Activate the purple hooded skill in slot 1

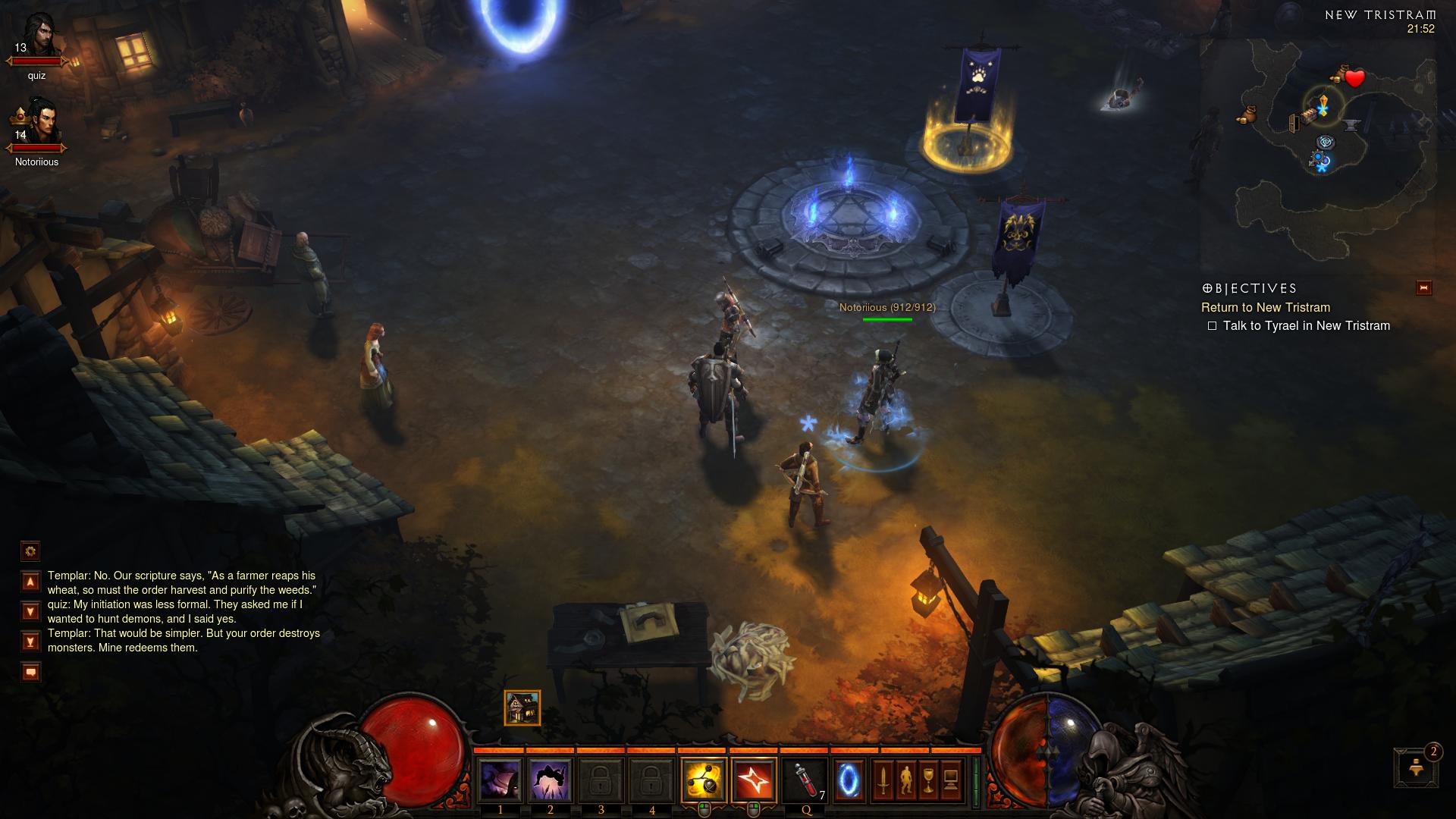[500, 780]
